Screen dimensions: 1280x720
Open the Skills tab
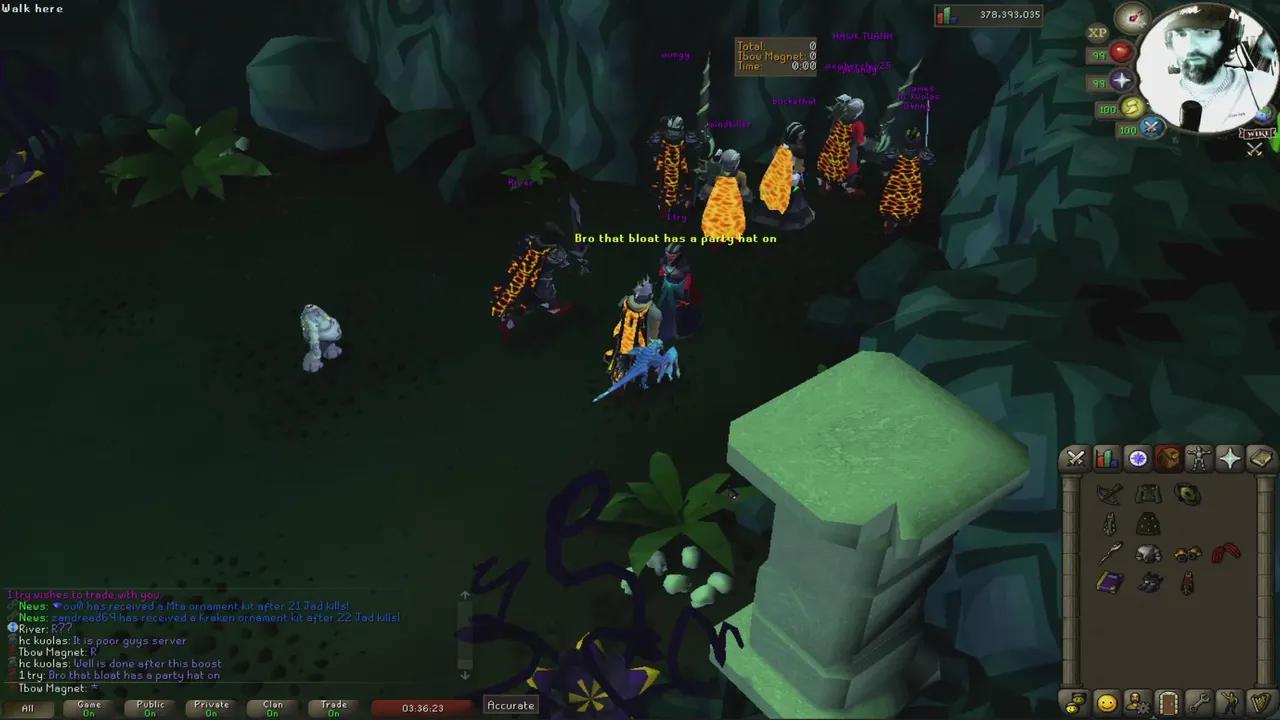coord(1106,458)
